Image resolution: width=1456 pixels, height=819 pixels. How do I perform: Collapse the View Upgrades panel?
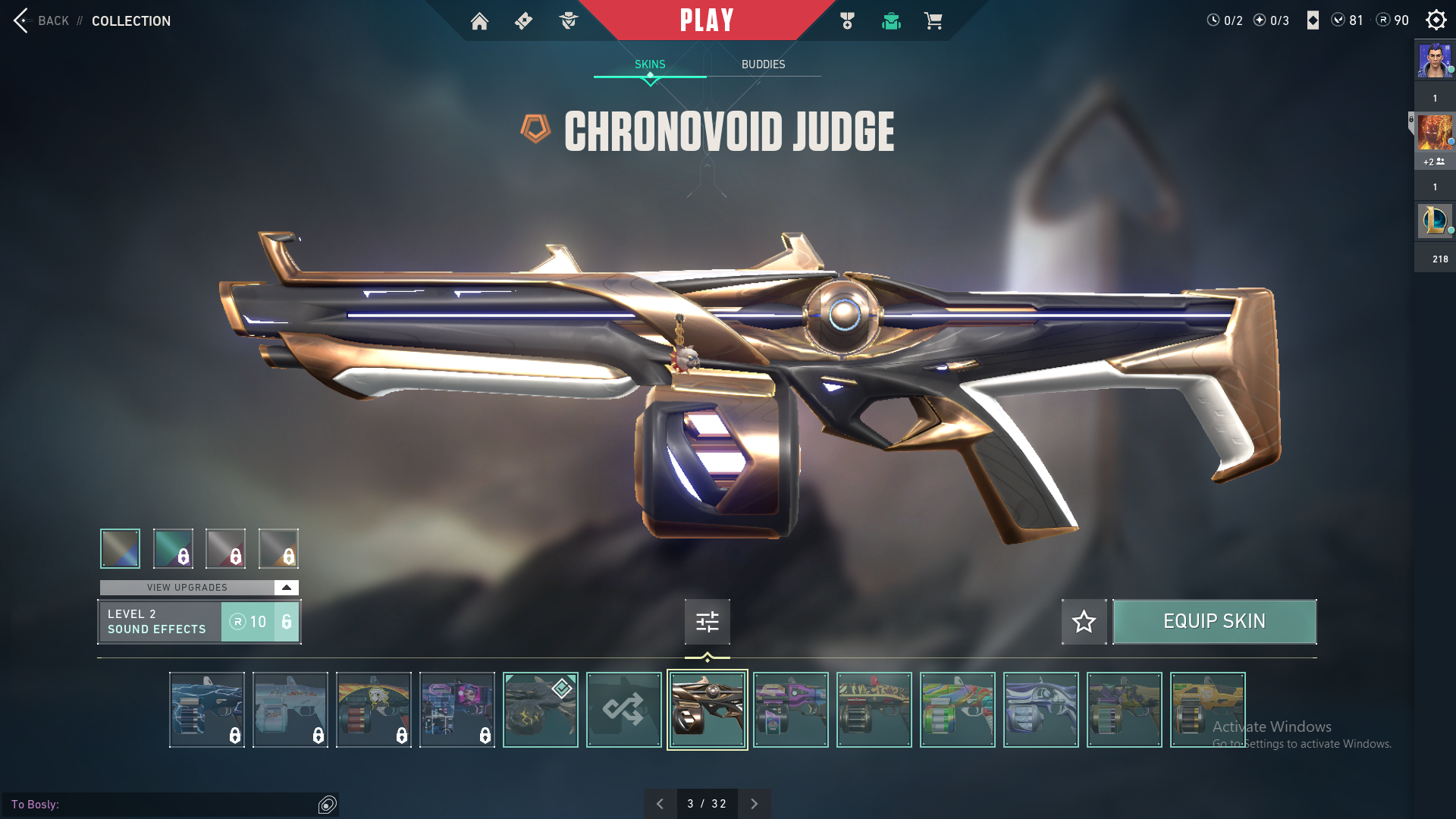click(x=286, y=588)
